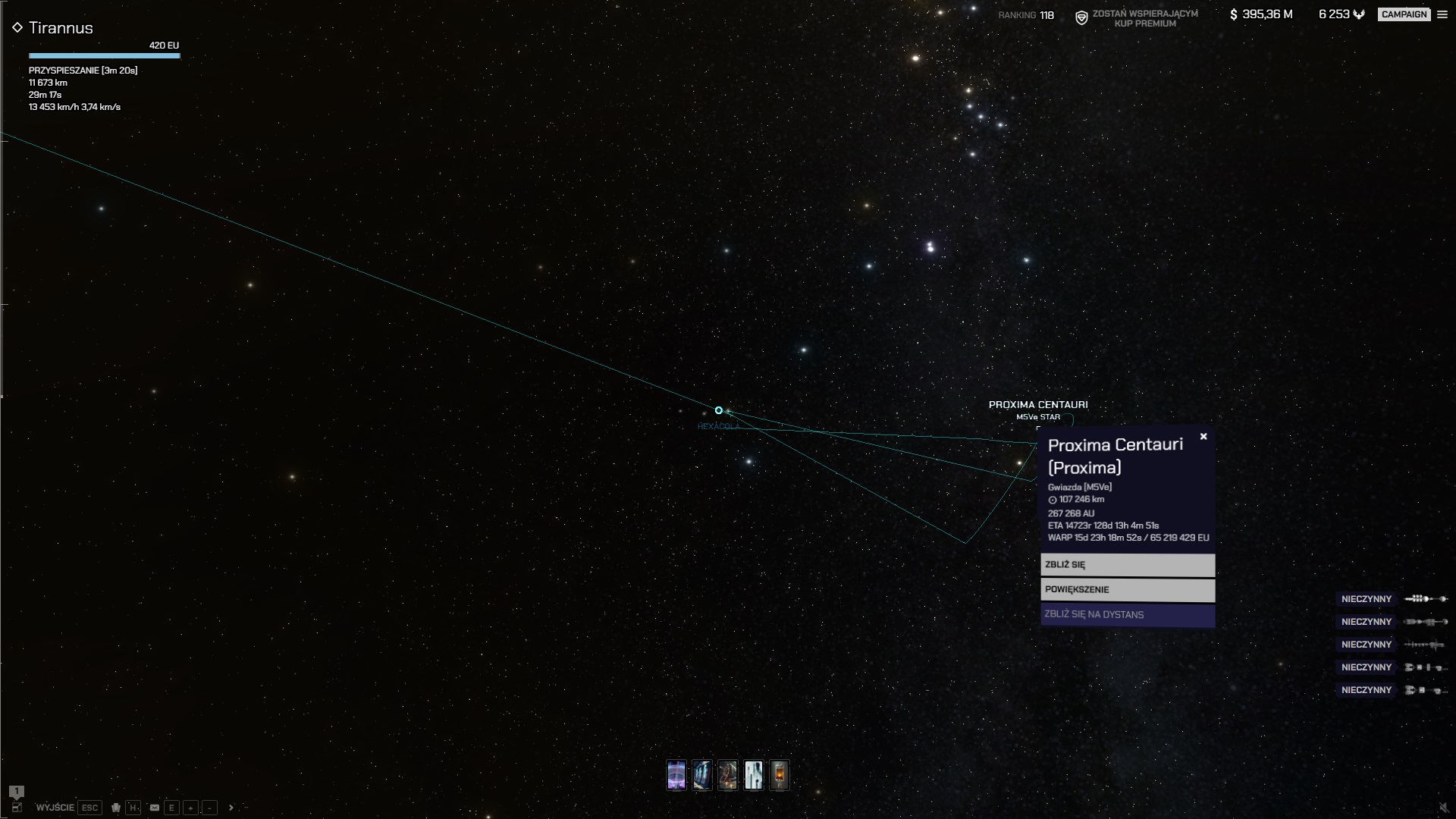Choose ZBLIŻ SIĘ NA DYSTANS option
The width and height of the screenshot is (1456, 819).
[x=1127, y=615]
